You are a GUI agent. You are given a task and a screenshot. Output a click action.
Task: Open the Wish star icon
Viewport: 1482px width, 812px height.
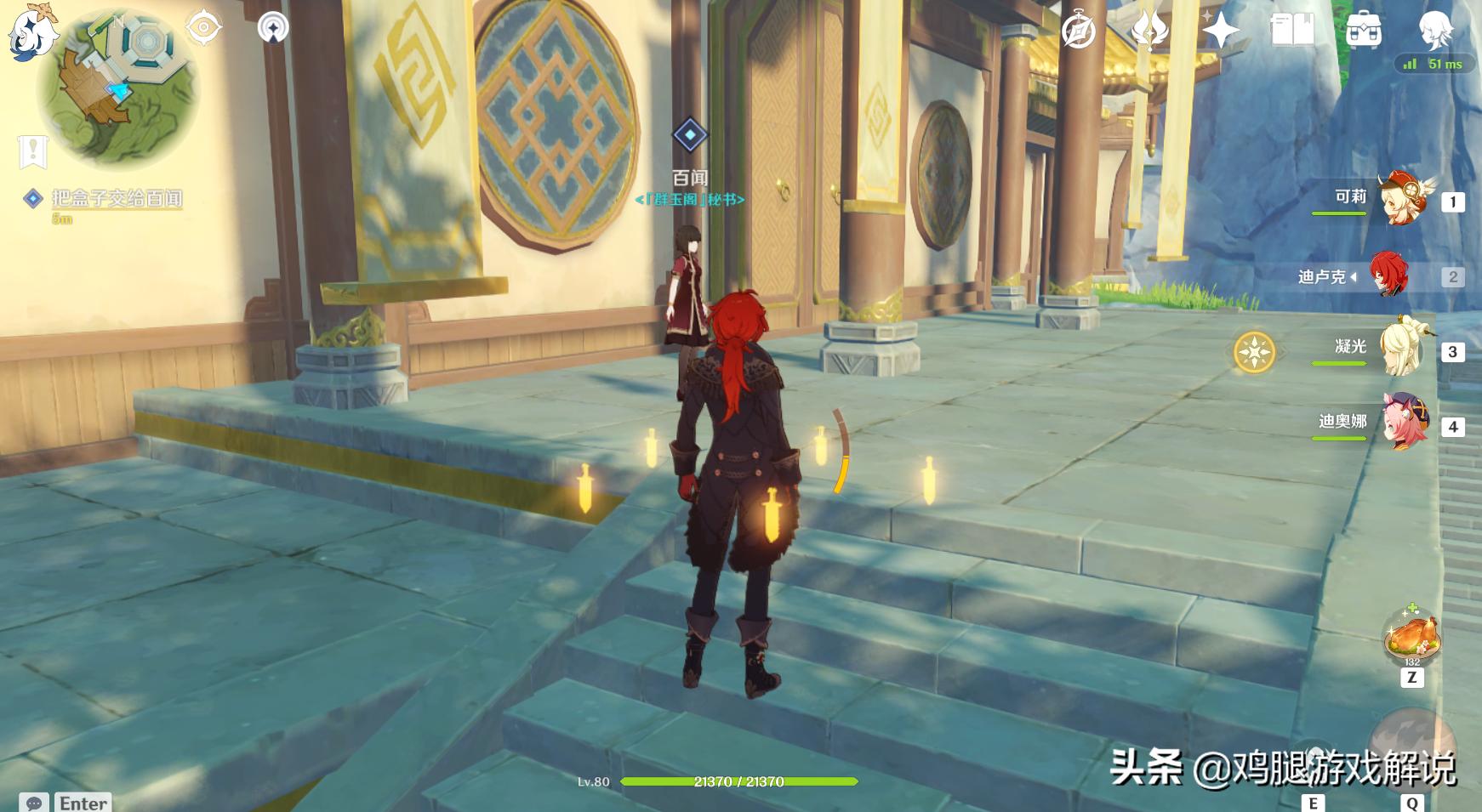coord(1220,31)
